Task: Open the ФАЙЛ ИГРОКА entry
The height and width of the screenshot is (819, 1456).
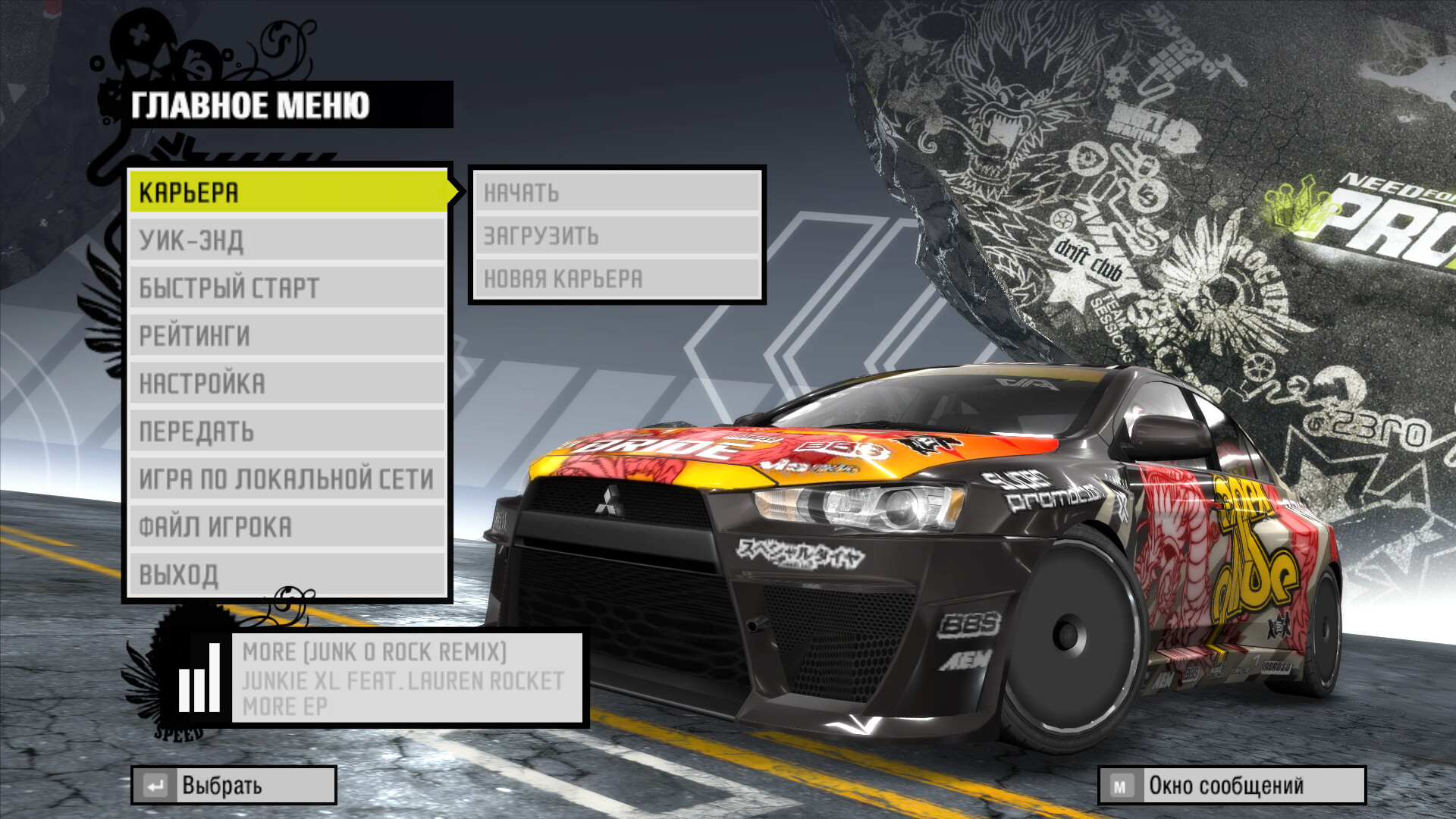Action: (x=288, y=527)
